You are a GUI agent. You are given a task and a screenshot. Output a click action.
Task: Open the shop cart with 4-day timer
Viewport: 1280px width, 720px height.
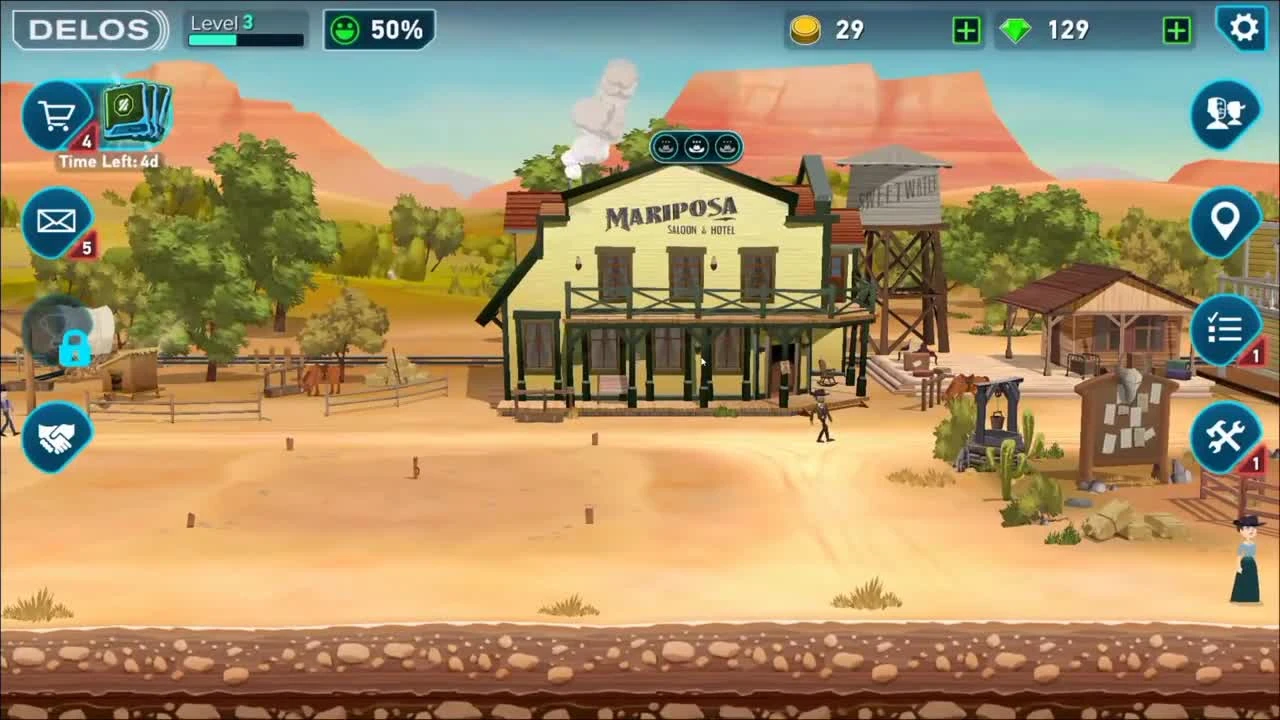point(55,113)
